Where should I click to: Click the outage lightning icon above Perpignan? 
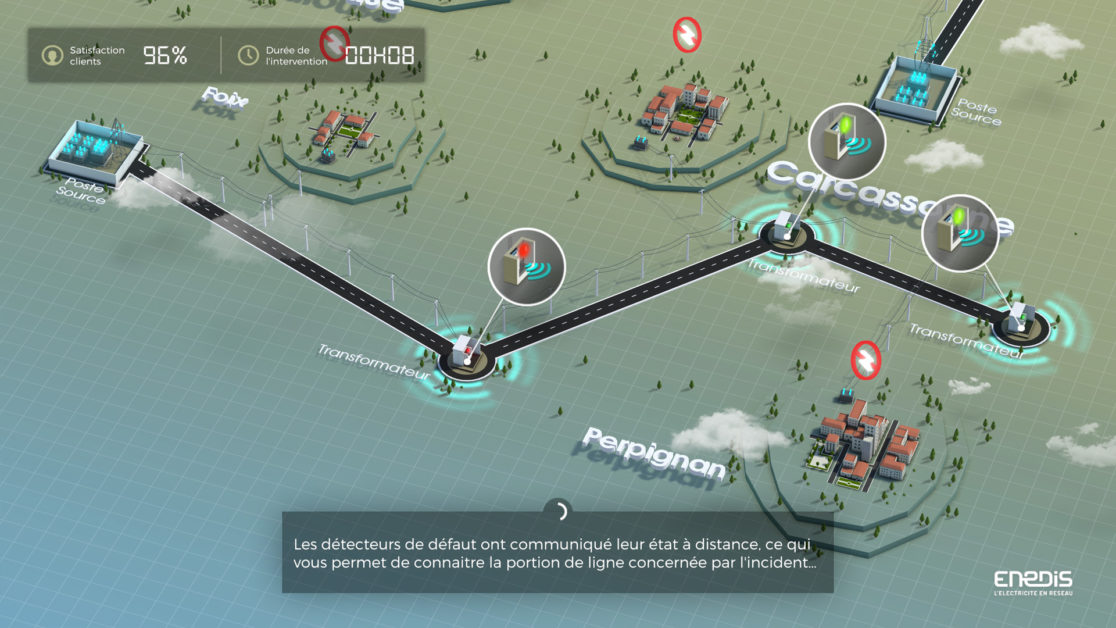(864, 359)
